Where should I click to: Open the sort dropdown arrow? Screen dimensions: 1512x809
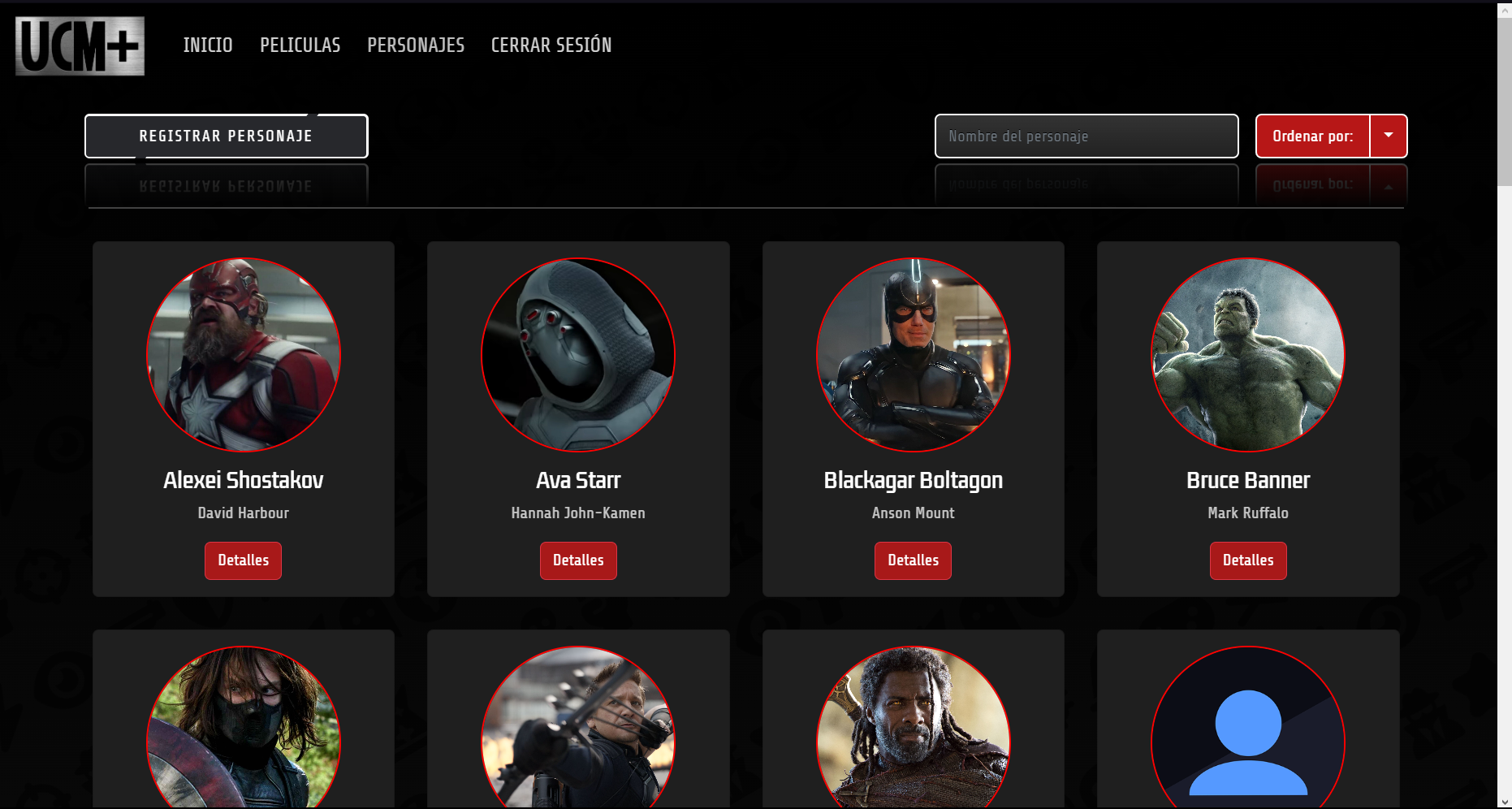click(x=1389, y=136)
